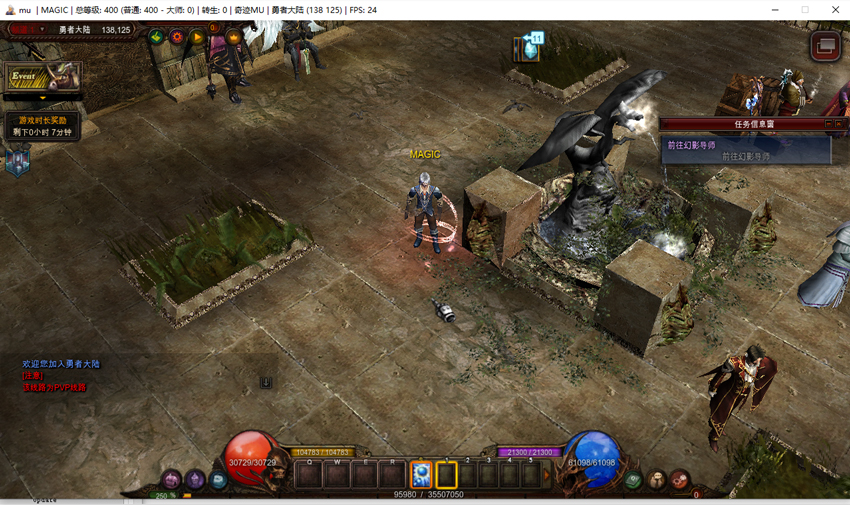Click the purple round icon left of the health orb
850x505 pixels.
[172, 481]
